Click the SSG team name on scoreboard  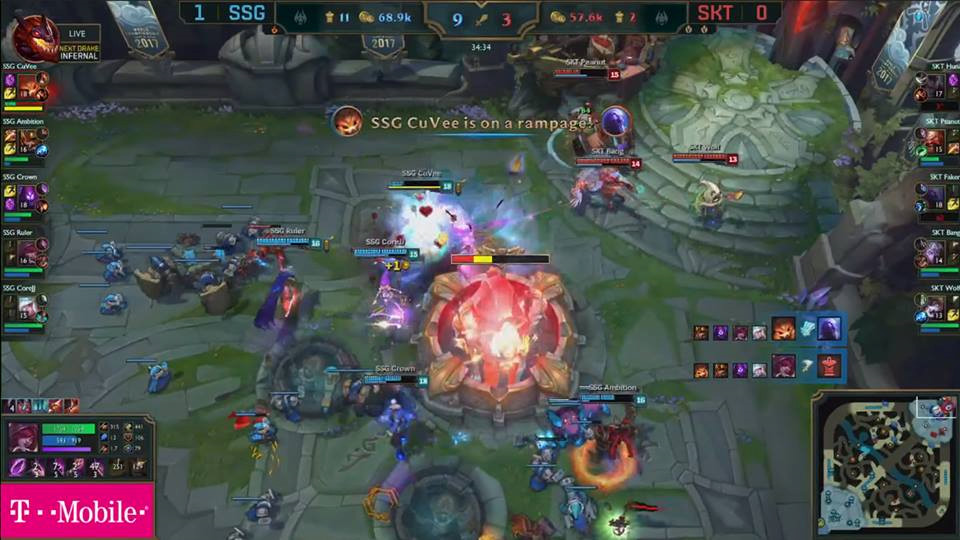click(246, 14)
